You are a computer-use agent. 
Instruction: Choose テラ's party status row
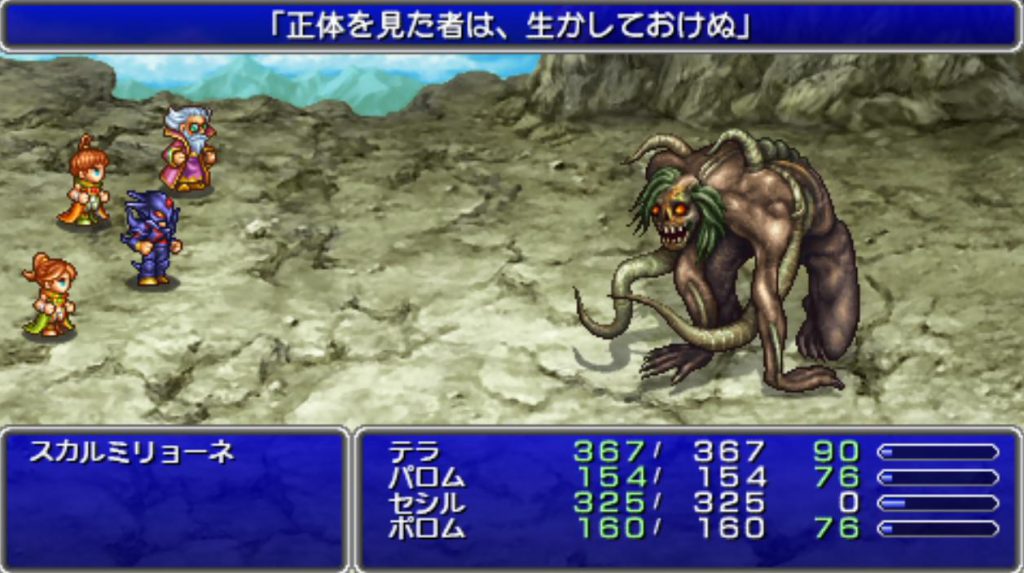tap(690, 452)
